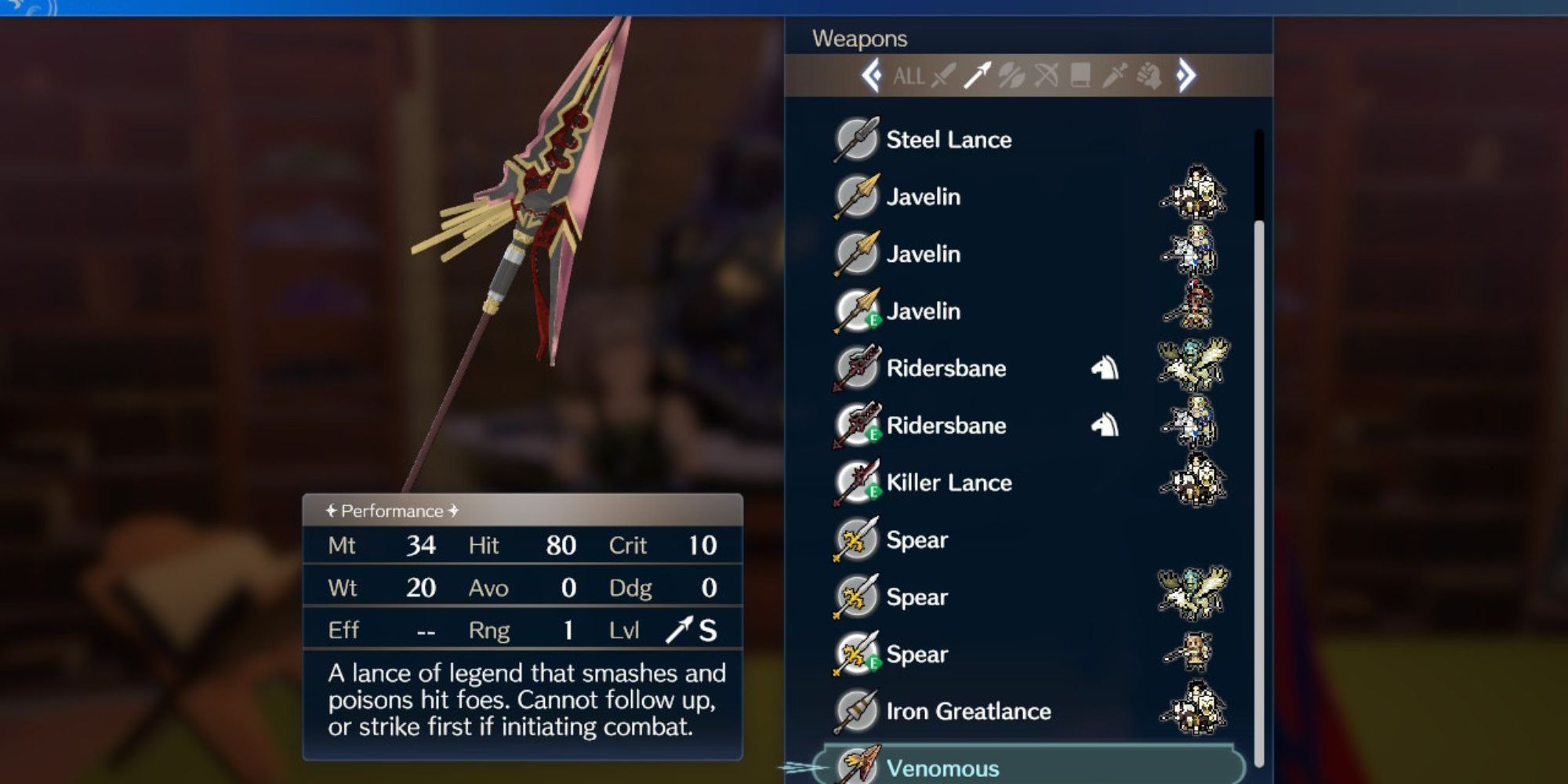Select the sword weapon filter
The image size is (1568, 784).
941,76
